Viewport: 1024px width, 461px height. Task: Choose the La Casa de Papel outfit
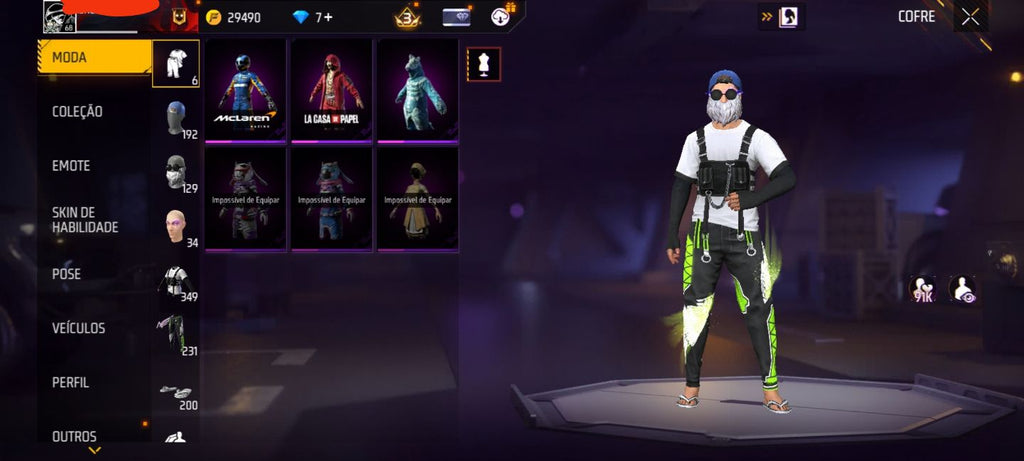pyautogui.click(x=331, y=91)
